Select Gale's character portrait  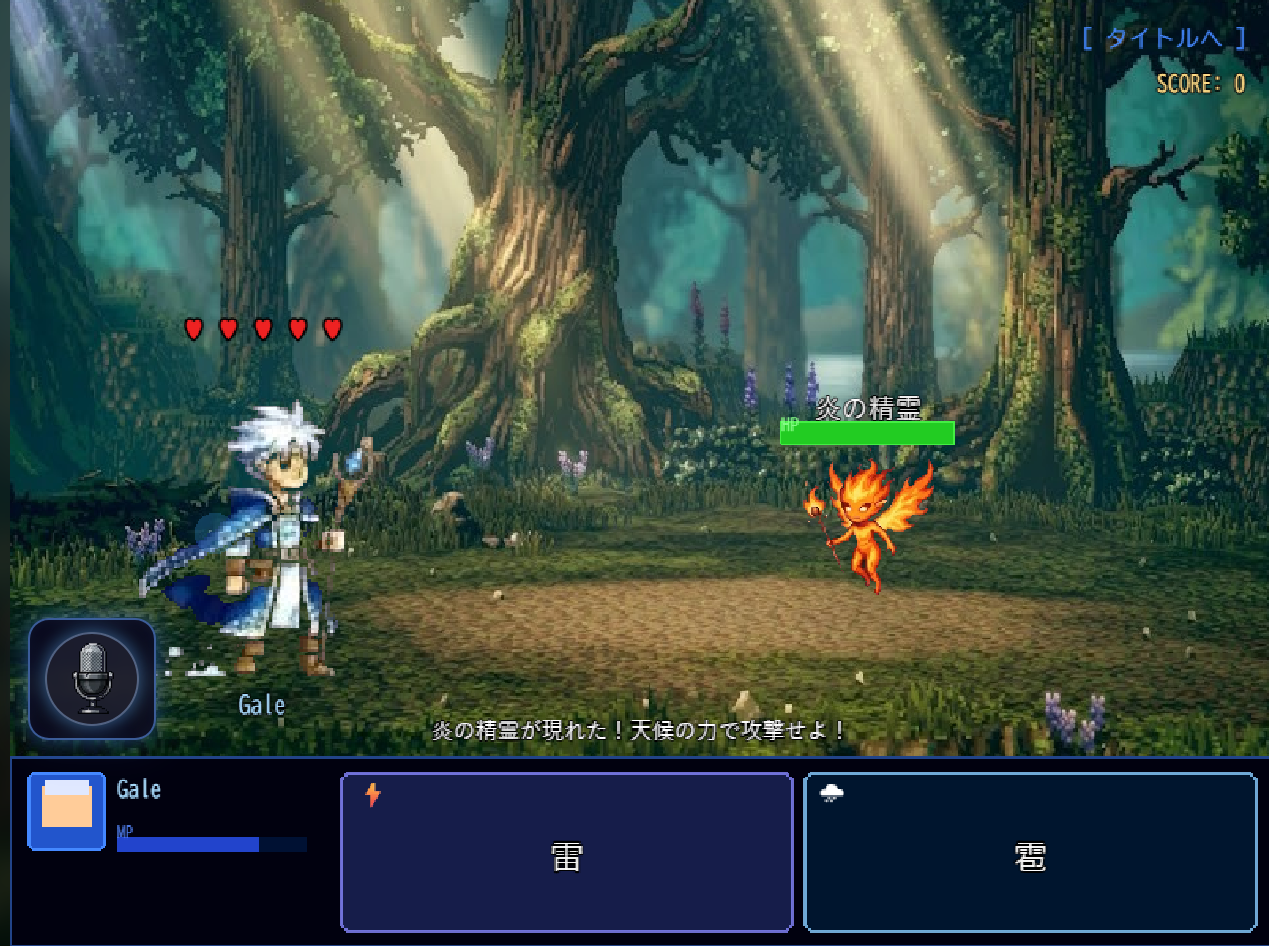point(67,811)
